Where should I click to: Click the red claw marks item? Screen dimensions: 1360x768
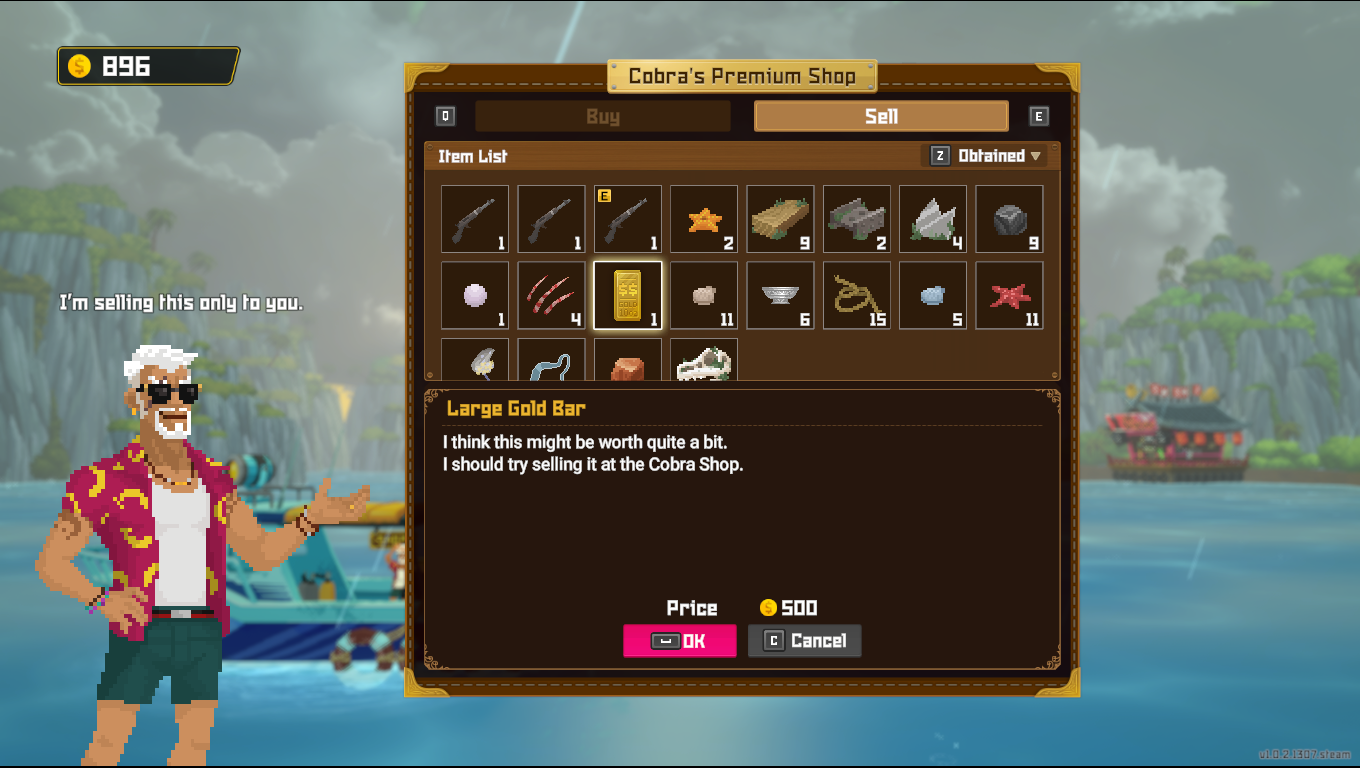point(550,295)
